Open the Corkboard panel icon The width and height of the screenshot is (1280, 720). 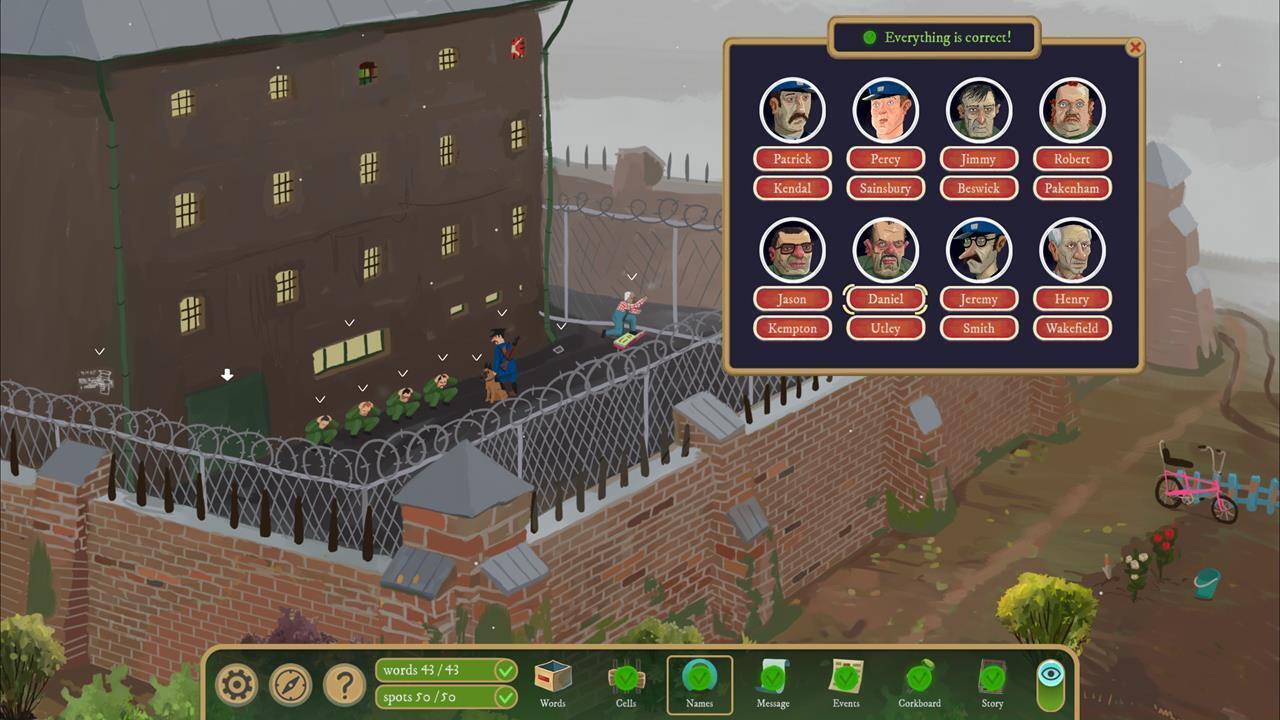coord(919,678)
